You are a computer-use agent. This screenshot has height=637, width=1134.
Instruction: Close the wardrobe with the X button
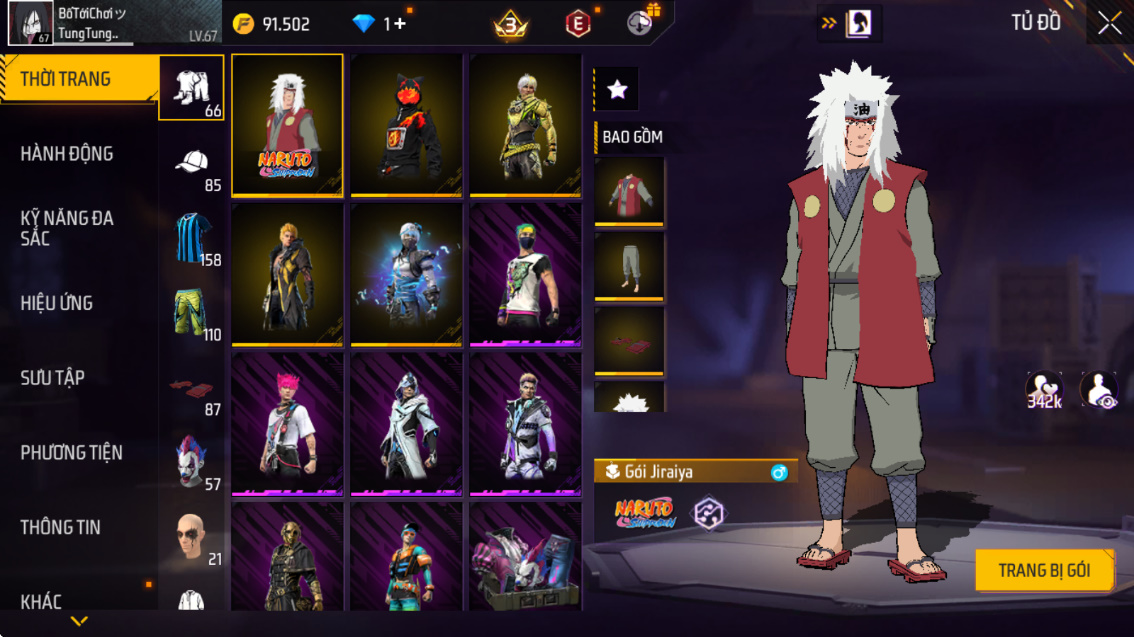(x=1109, y=24)
